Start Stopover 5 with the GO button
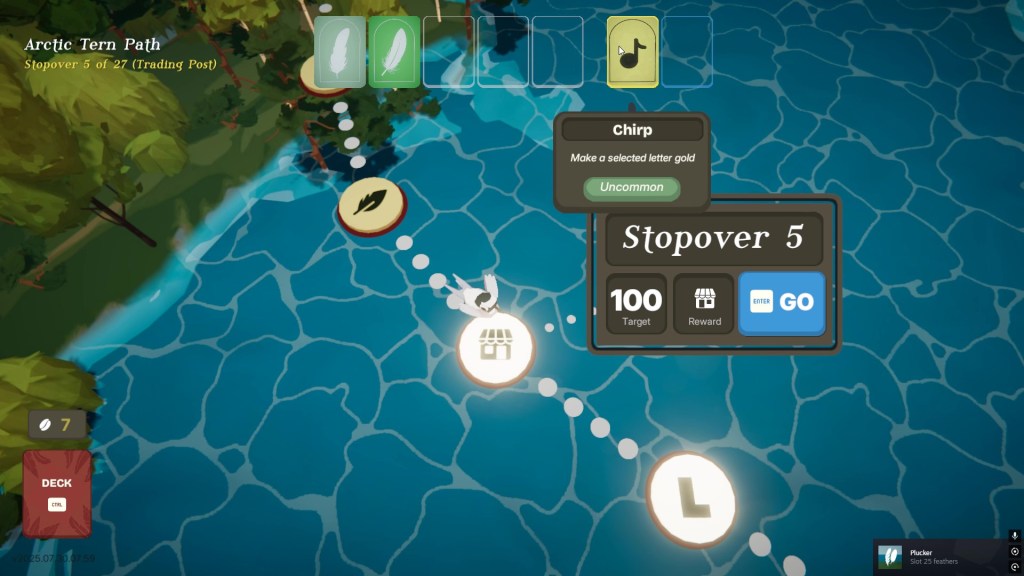 [782, 303]
